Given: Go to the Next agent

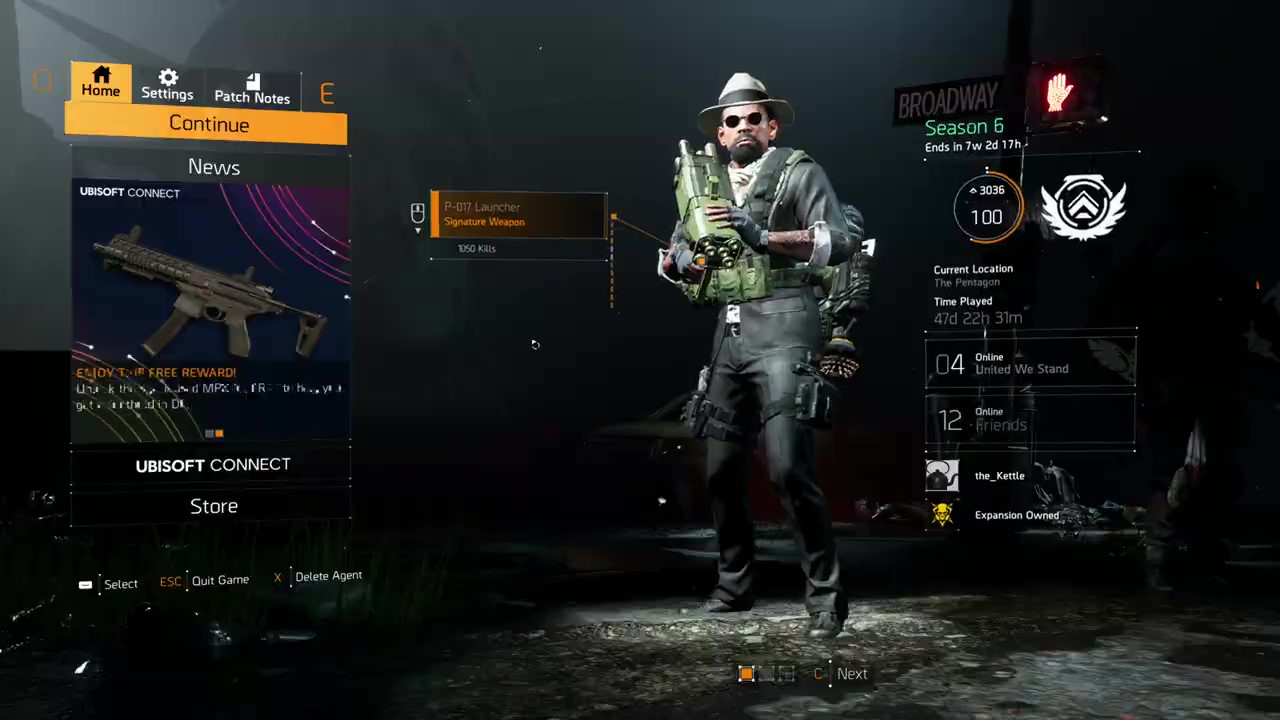Looking at the screenshot, I should coord(851,674).
